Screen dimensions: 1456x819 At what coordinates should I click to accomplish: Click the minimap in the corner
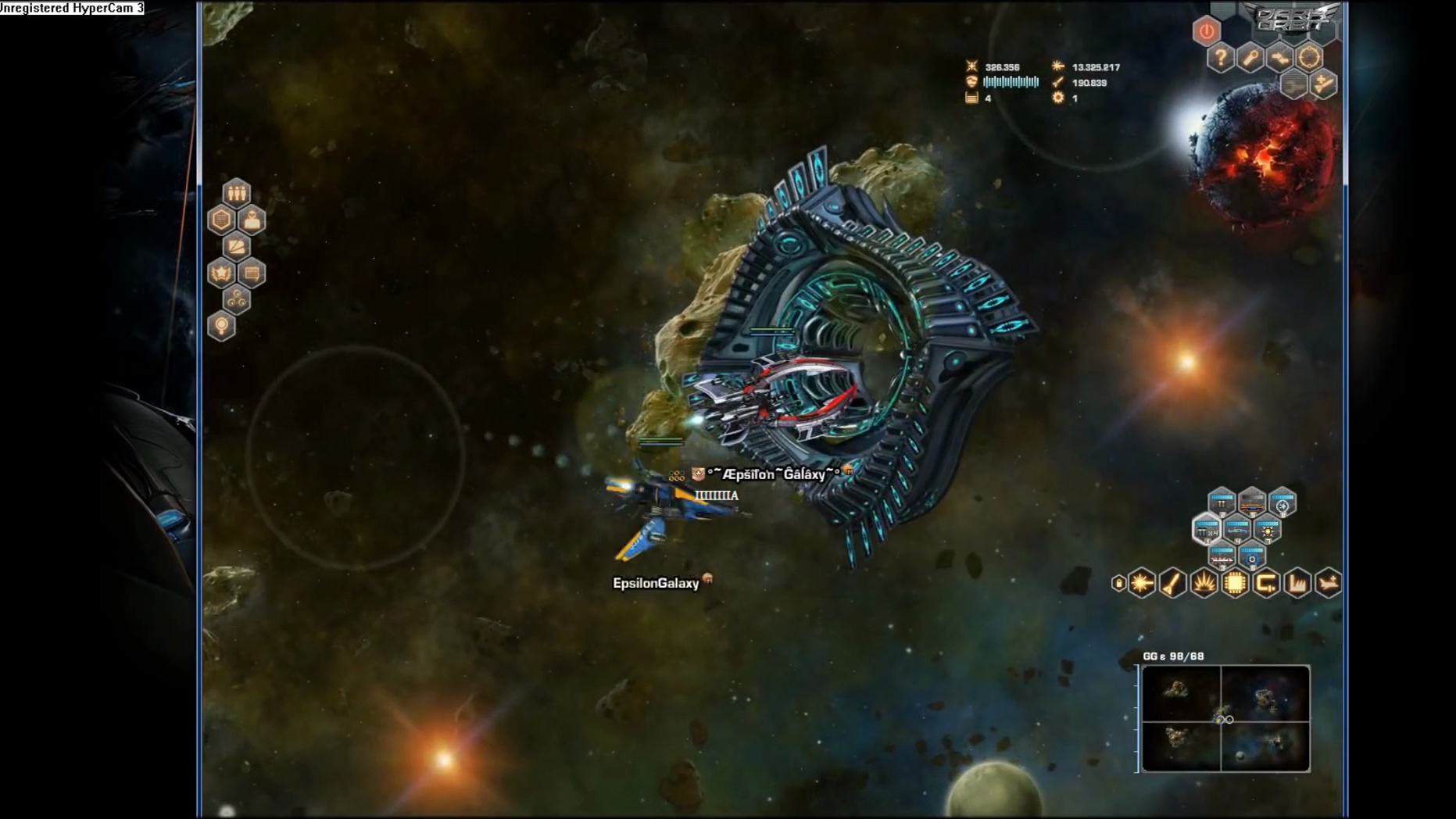coord(1225,718)
